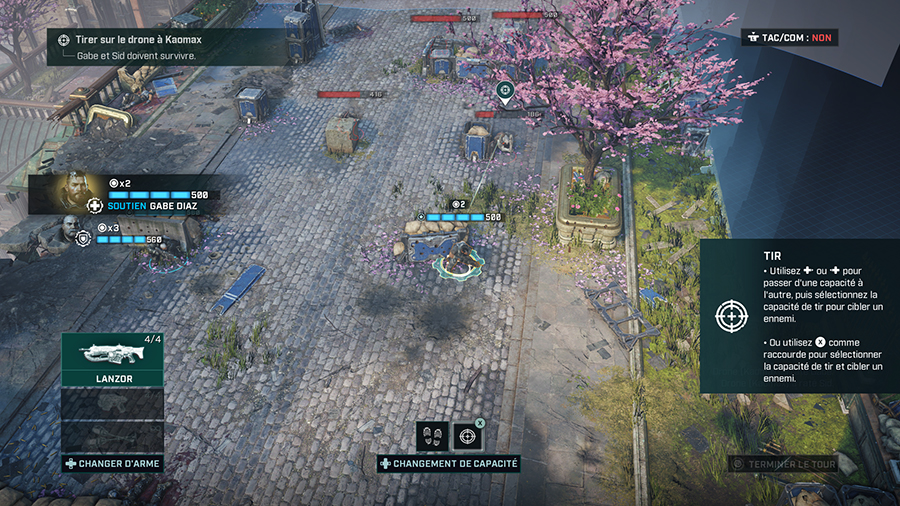Click the large TIR crosshair tutorial icon

click(x=731, y=316)
